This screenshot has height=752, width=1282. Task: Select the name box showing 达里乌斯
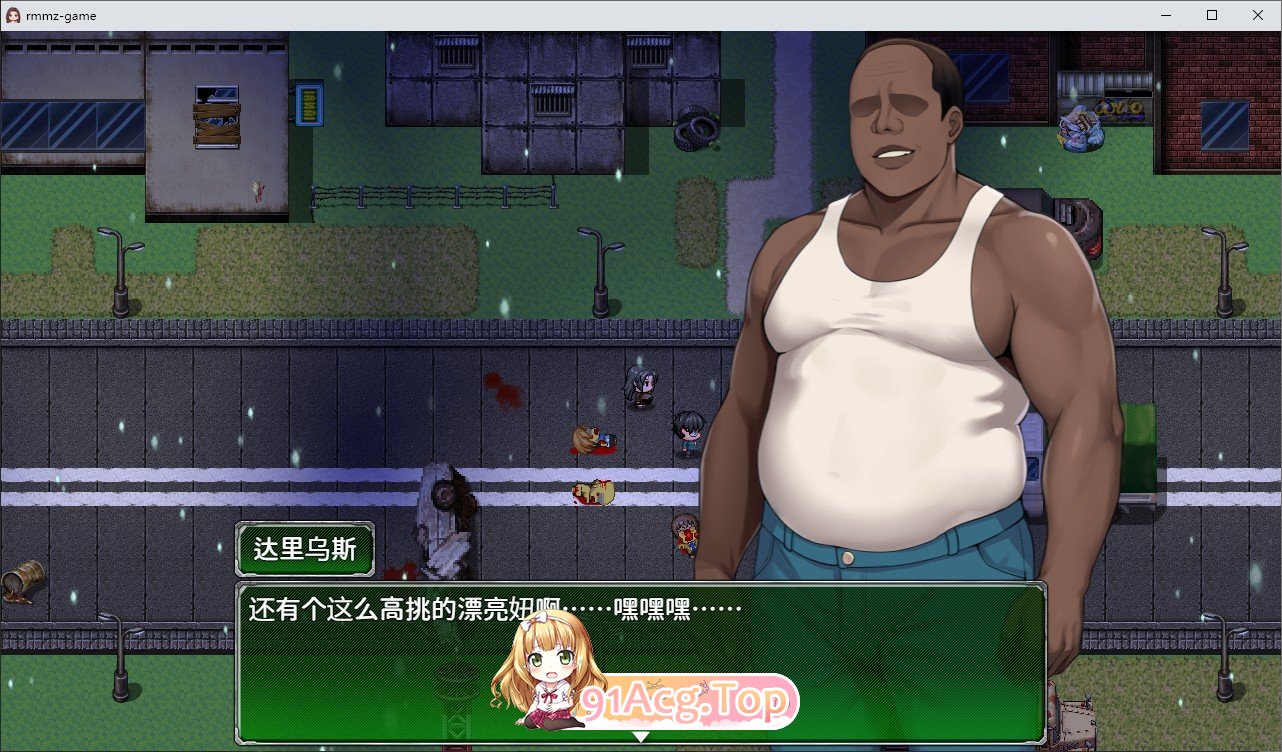point(305,549)
